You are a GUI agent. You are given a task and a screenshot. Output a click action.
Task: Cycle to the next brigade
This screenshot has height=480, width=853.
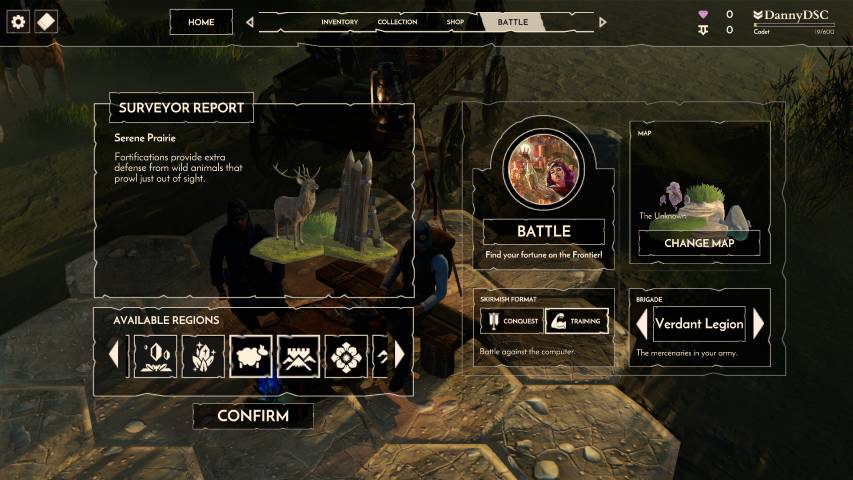[759, 324]
